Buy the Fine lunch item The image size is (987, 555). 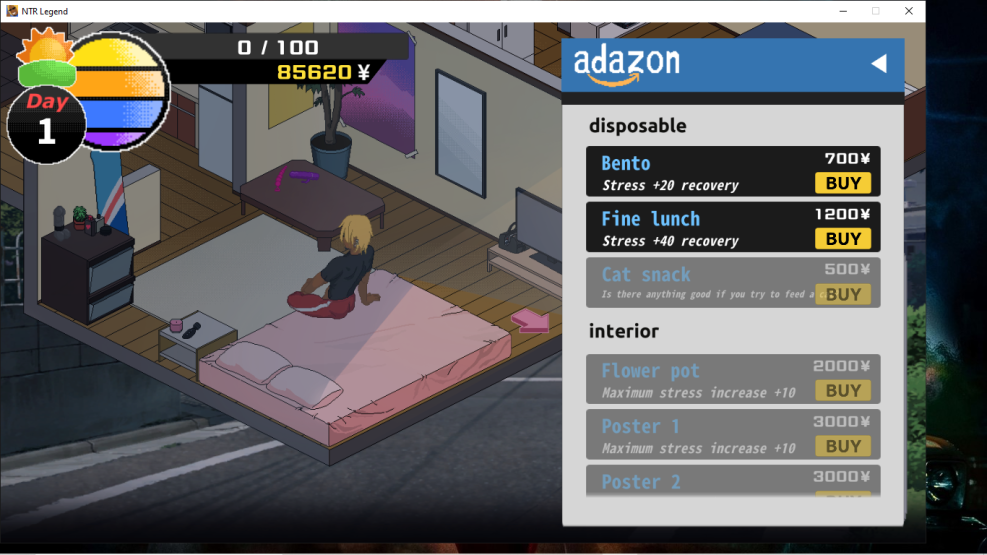tap(842, 239)
